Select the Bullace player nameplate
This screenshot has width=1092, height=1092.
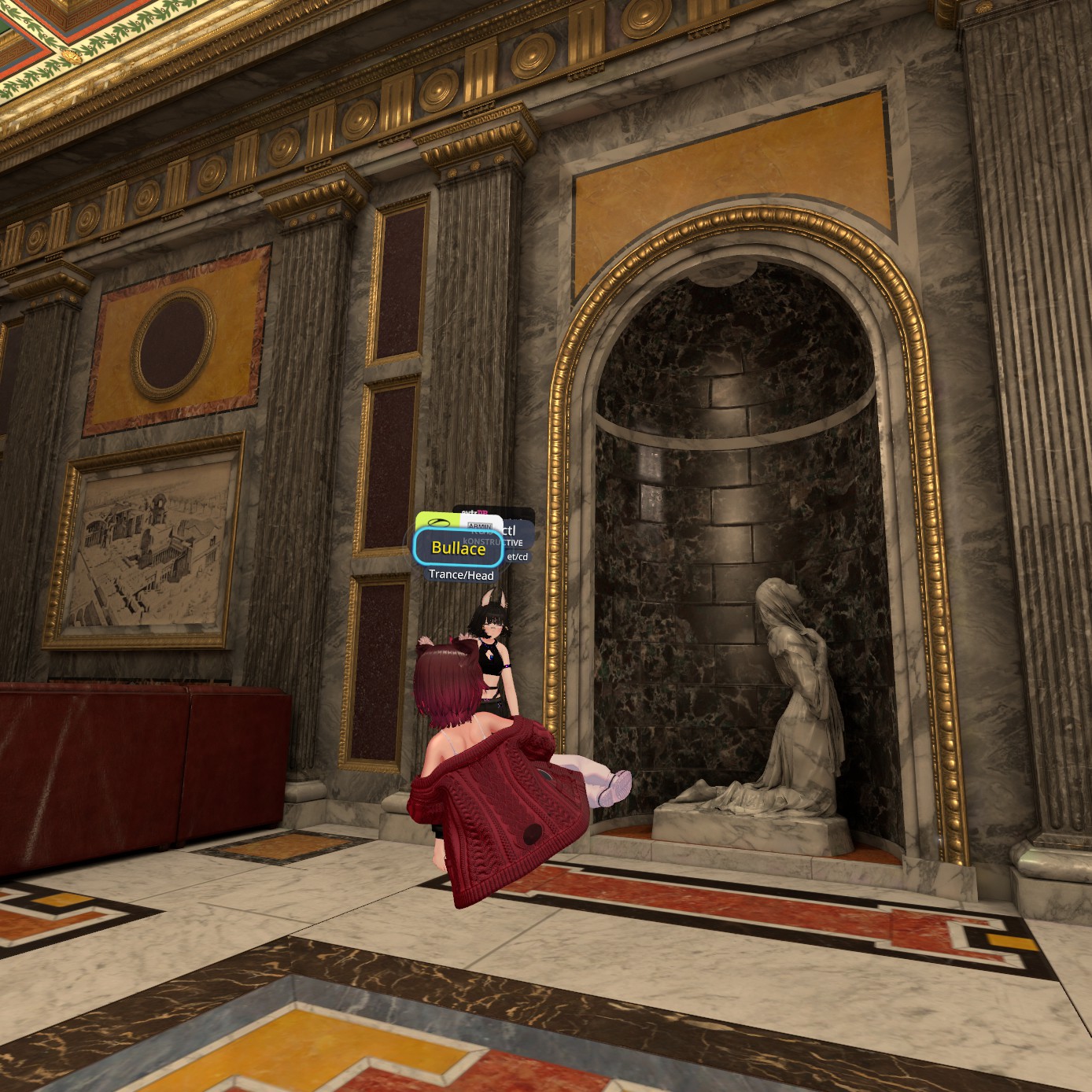click(458, 548)
